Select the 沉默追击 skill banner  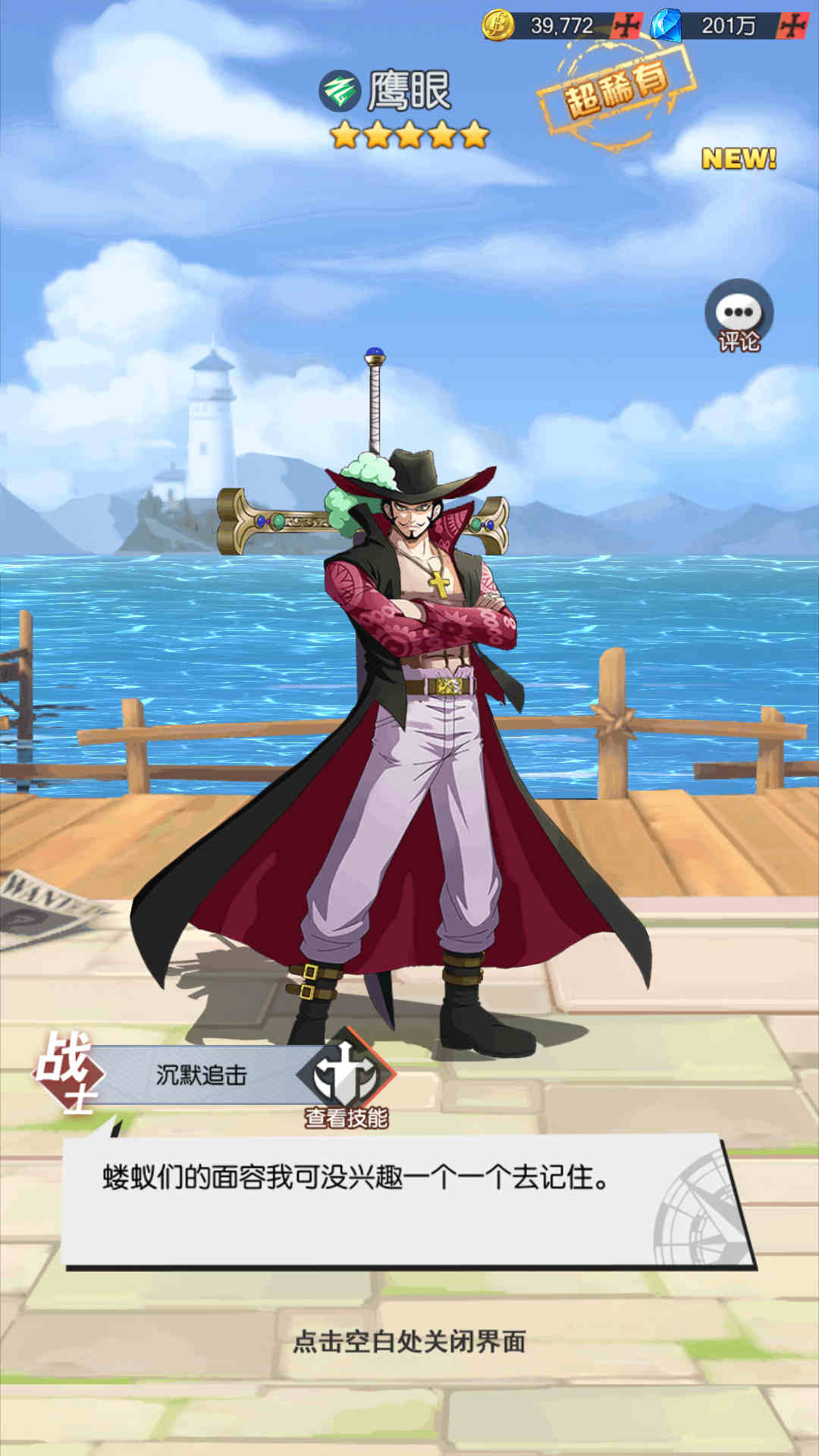(202, 1075)
